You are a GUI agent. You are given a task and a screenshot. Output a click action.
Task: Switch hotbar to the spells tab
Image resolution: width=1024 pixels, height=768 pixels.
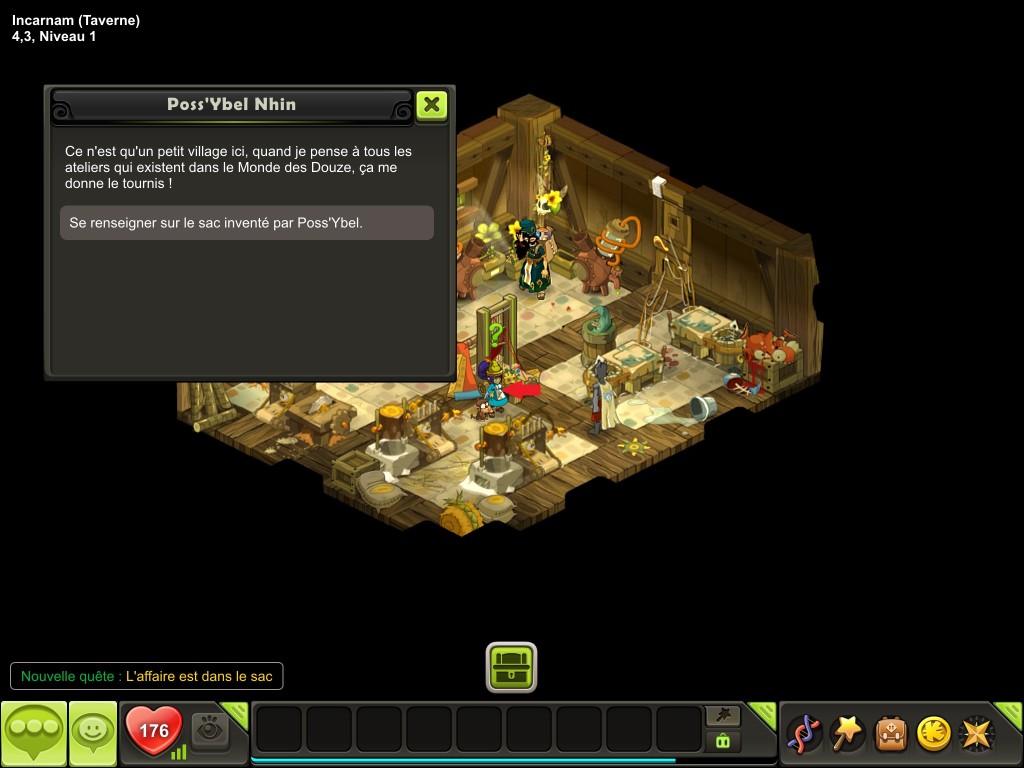(723, 715)
